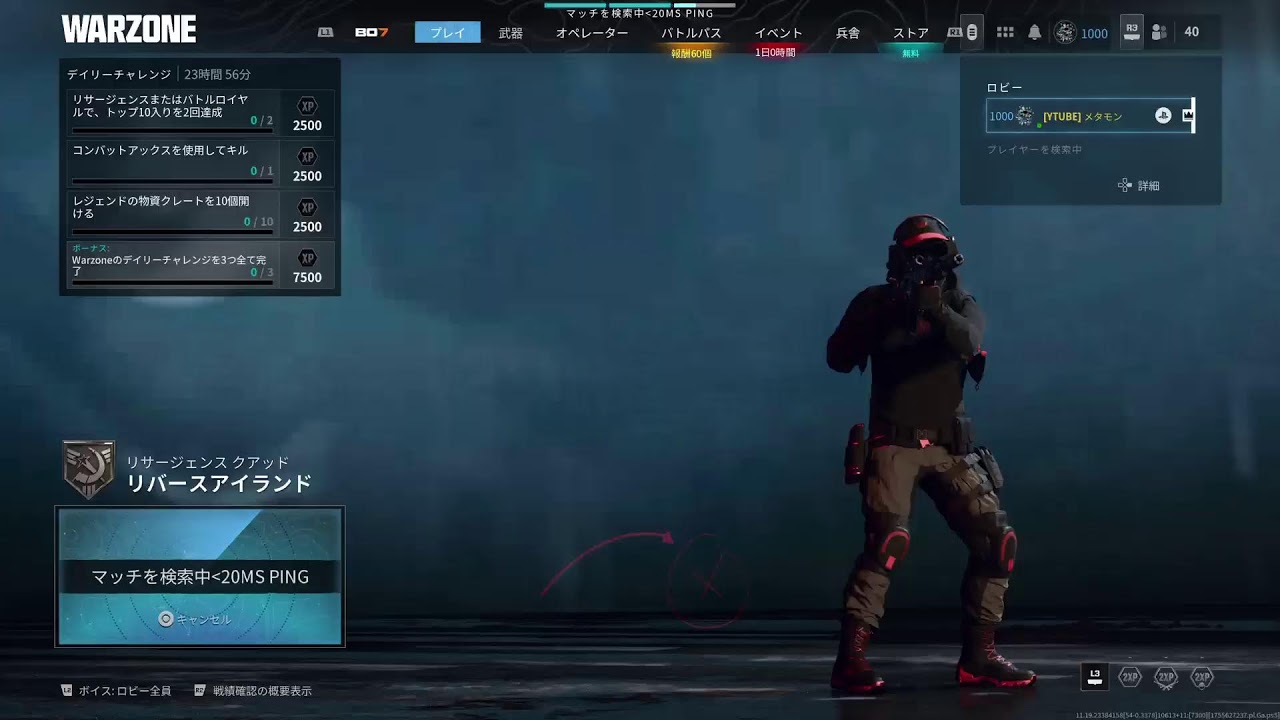The image size is (1280, 720).
Task: Open the player profile emblem in top bar
Action: point(1065,33)
